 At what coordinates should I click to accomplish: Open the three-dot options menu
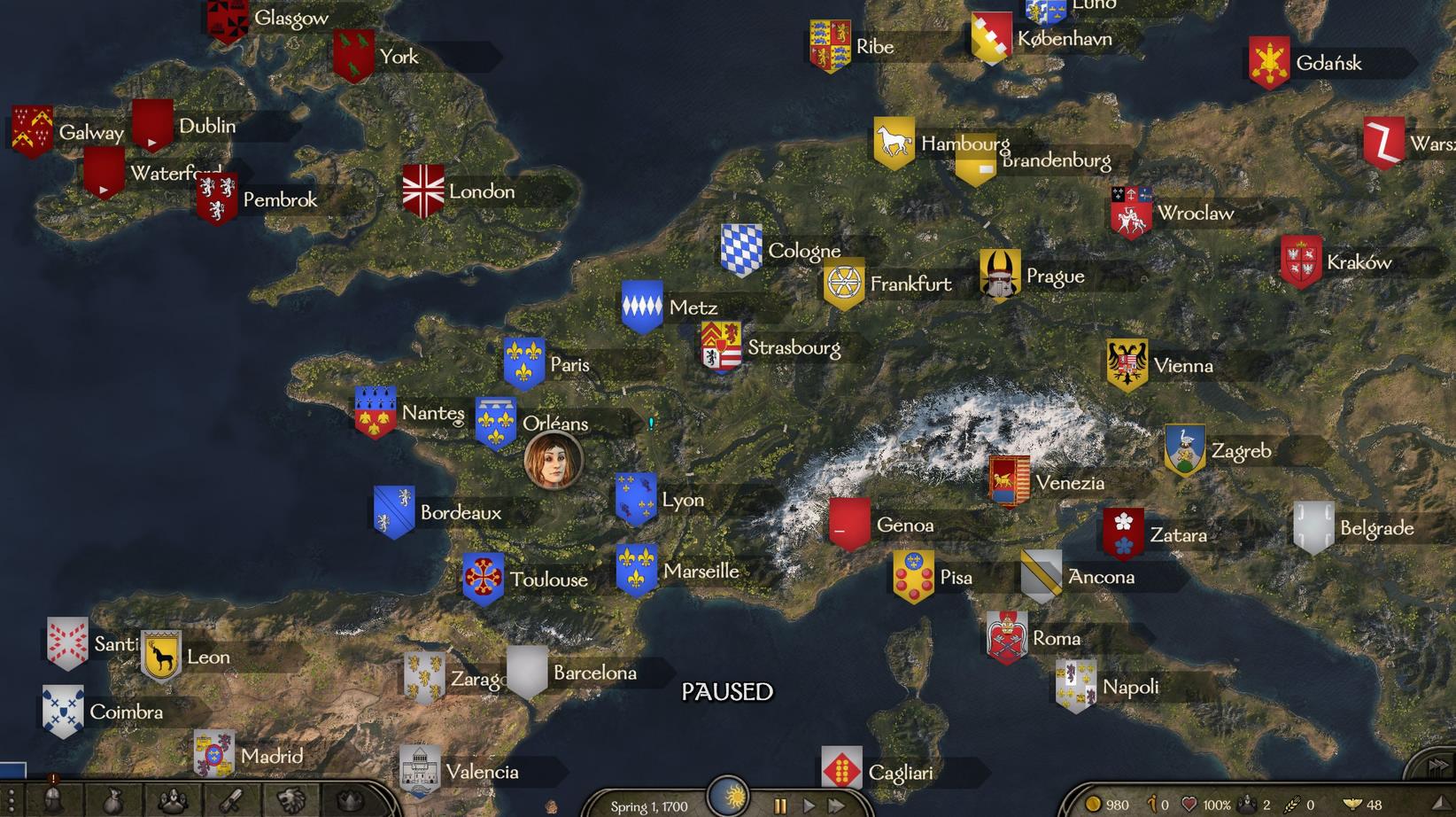(x=11, y=801)
